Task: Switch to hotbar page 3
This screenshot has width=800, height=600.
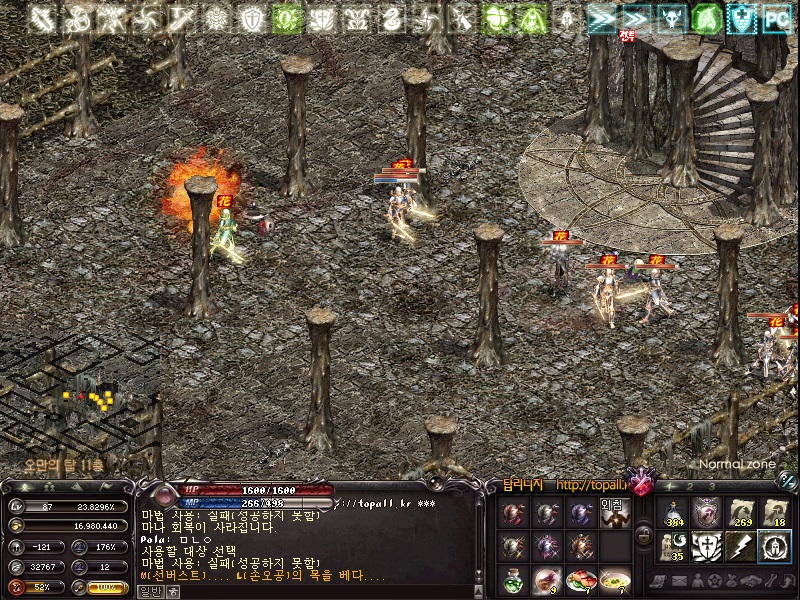Action: tap(711, 487)
